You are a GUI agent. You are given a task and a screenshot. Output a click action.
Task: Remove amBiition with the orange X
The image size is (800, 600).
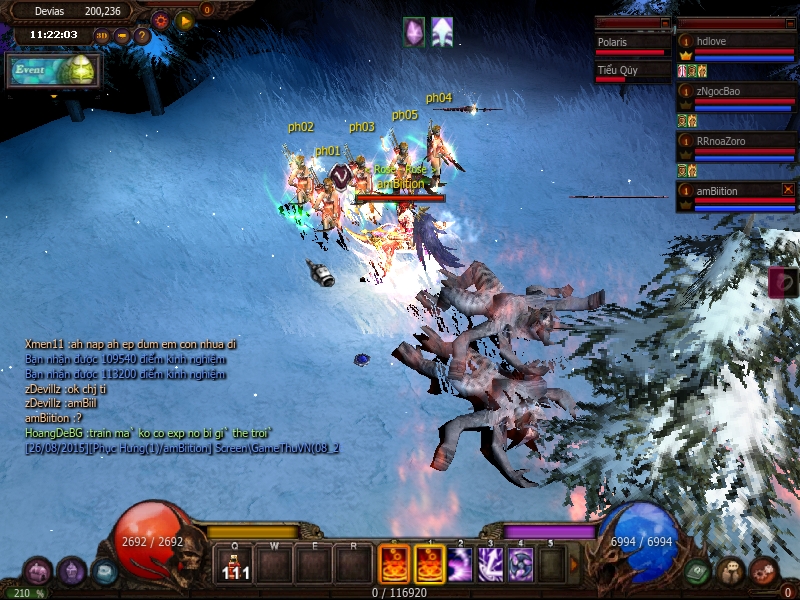click(788, 189)
